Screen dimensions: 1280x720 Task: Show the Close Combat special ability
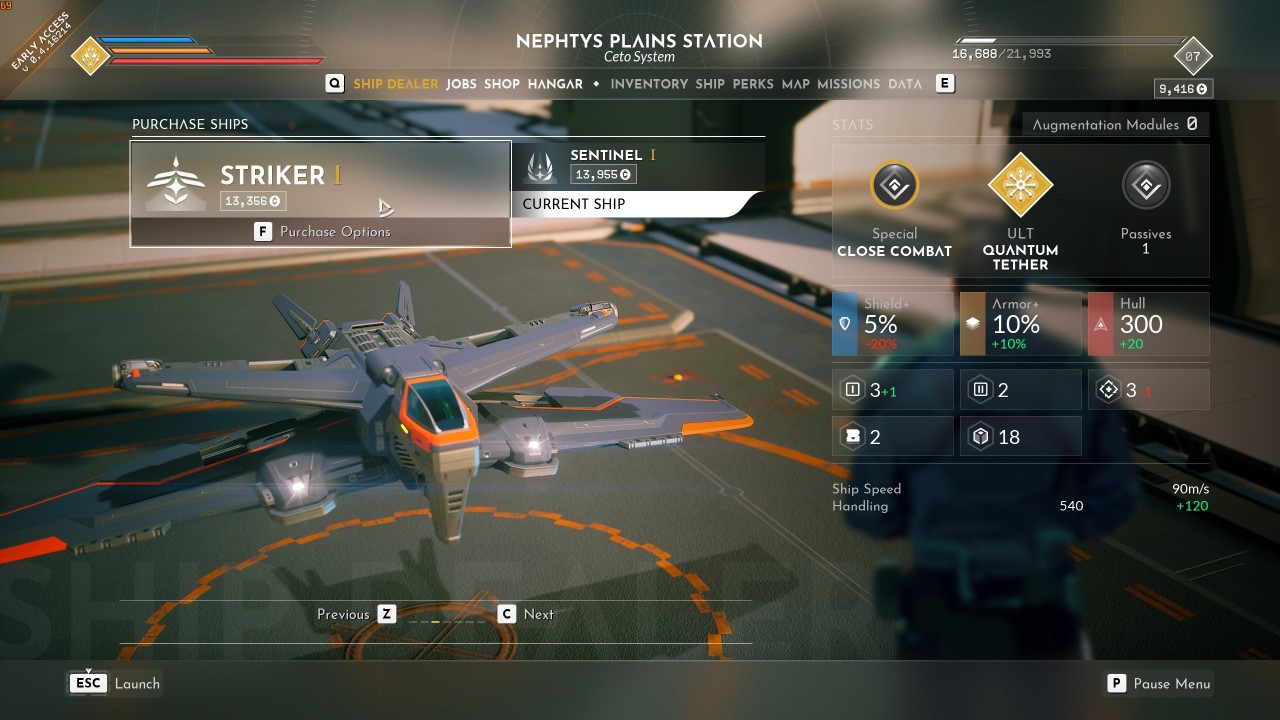(x=894, y=186)
